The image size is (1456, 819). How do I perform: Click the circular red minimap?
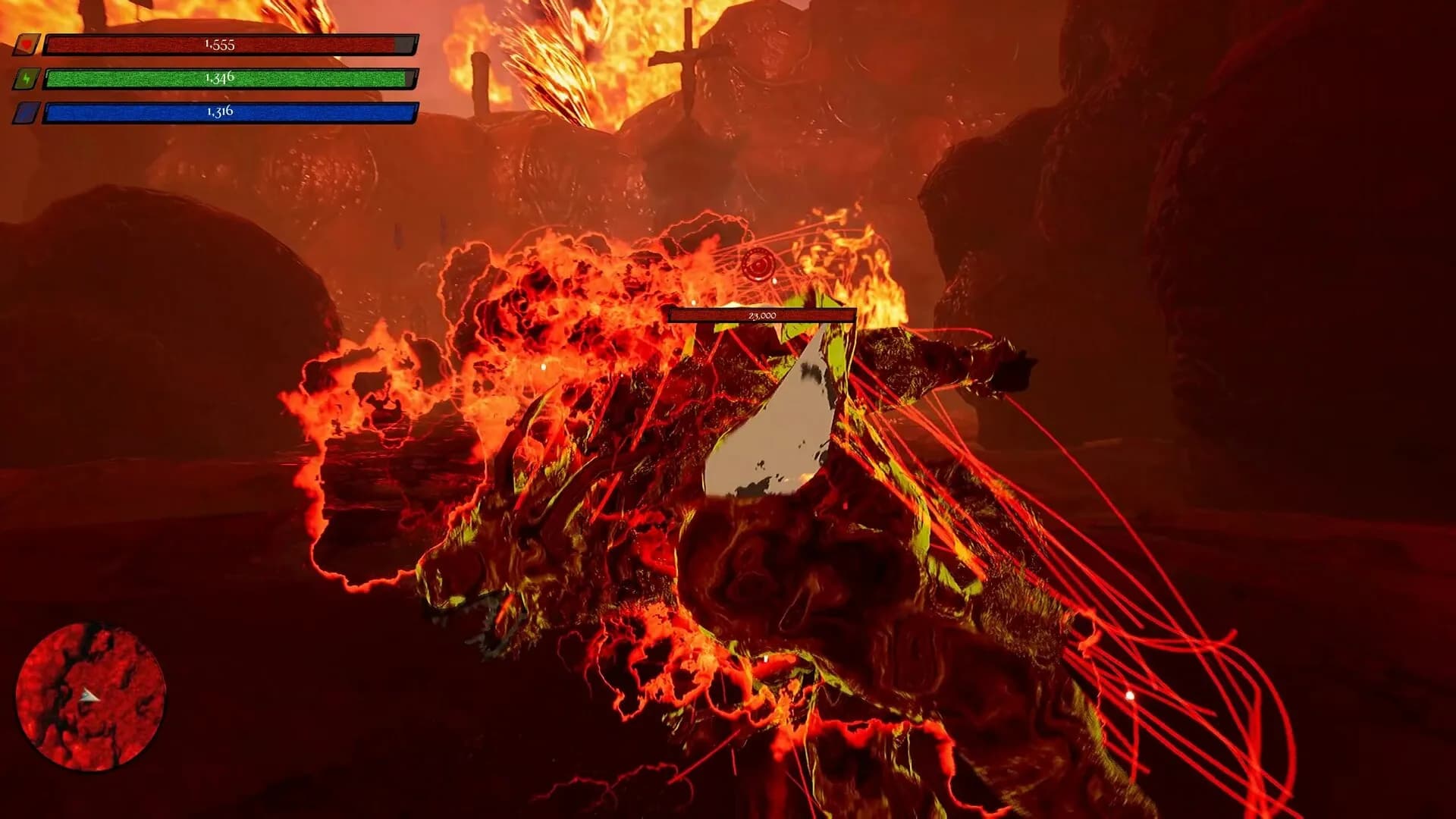[91, 696]
